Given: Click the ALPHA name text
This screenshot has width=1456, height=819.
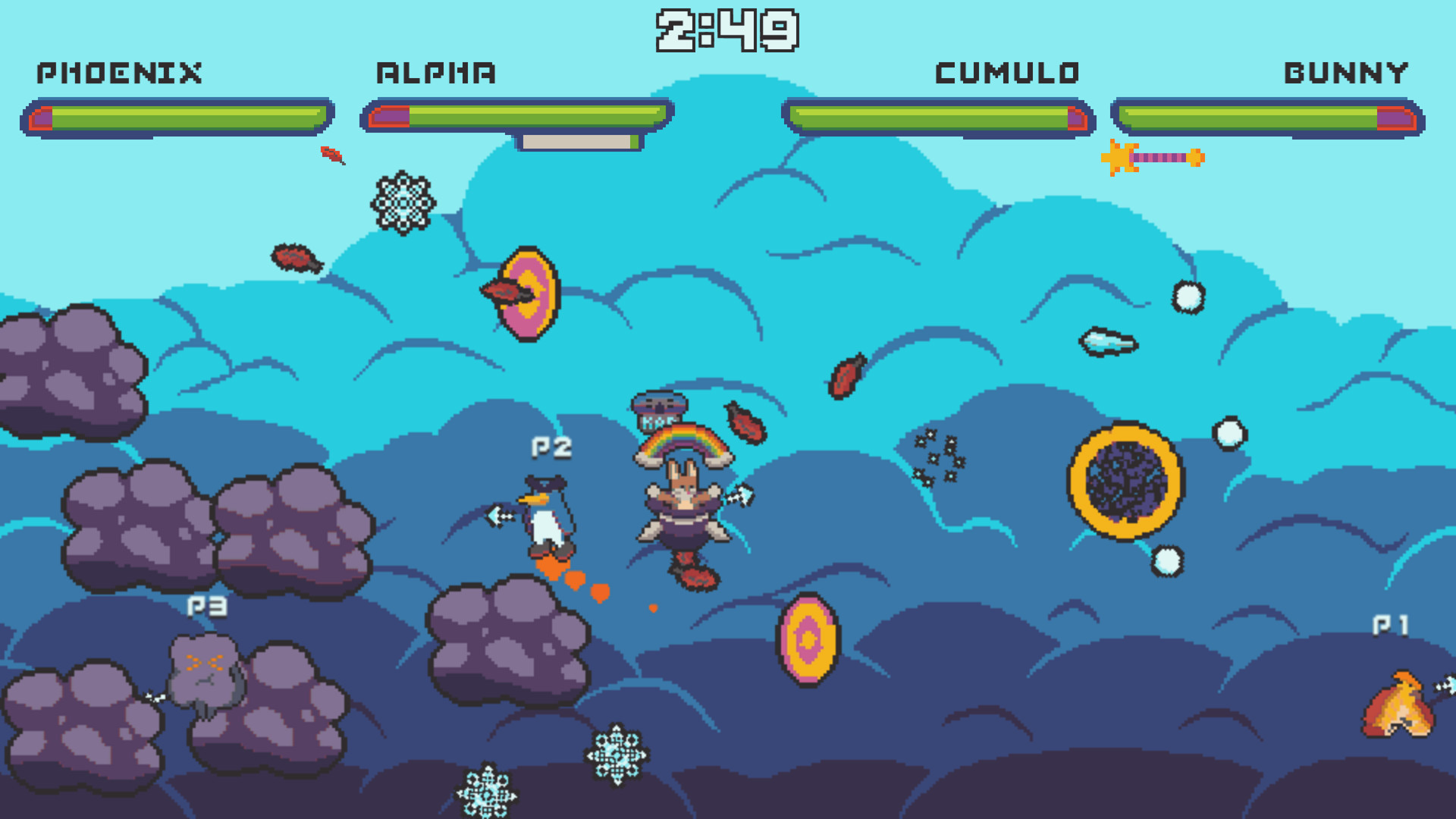Looking at the screenshot, I should coord(436,73).
